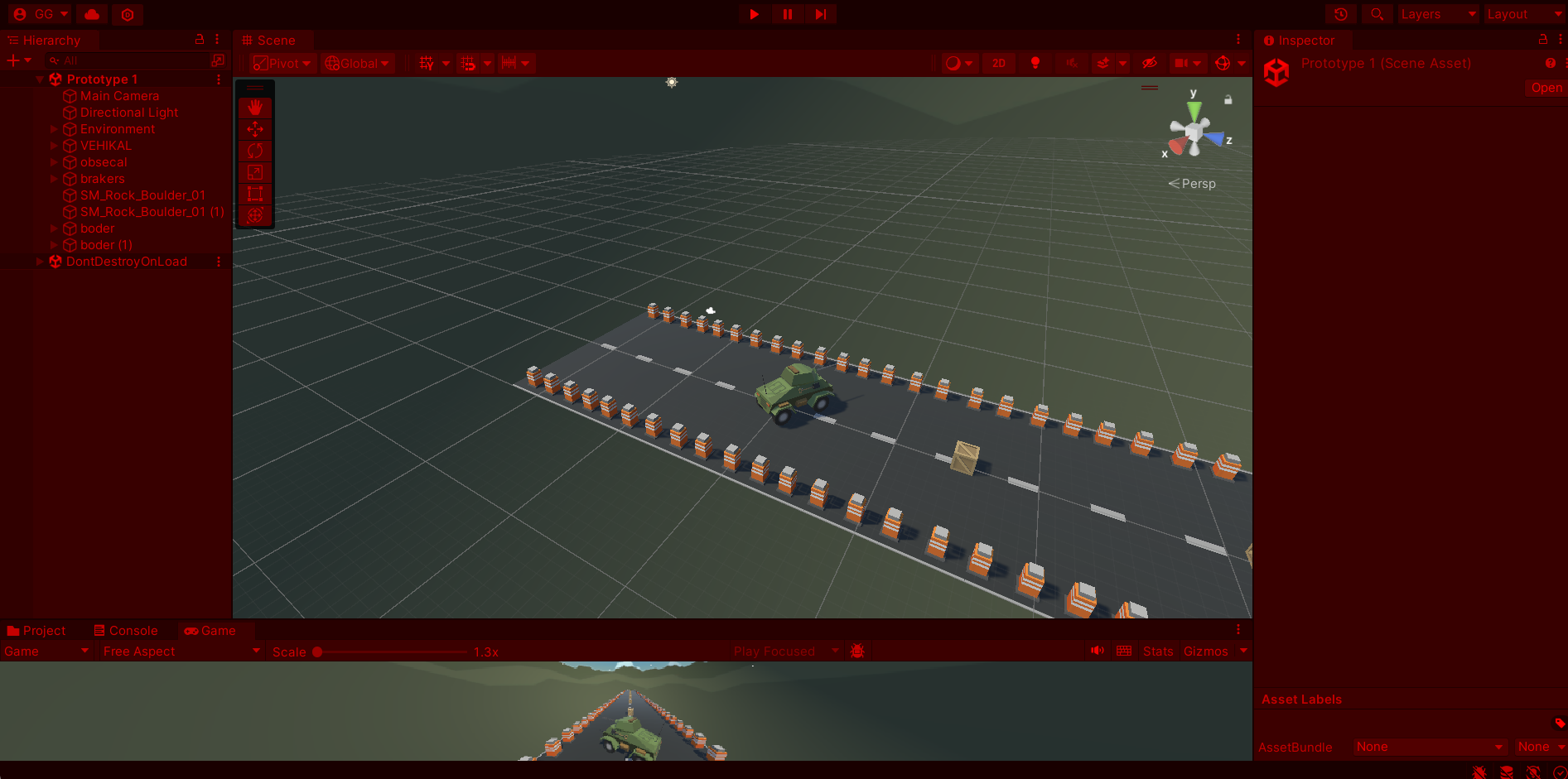The height and width of the screenshot is (779, 1568).
Task: Click the Open button in the Inspector
Action: 1546,88
